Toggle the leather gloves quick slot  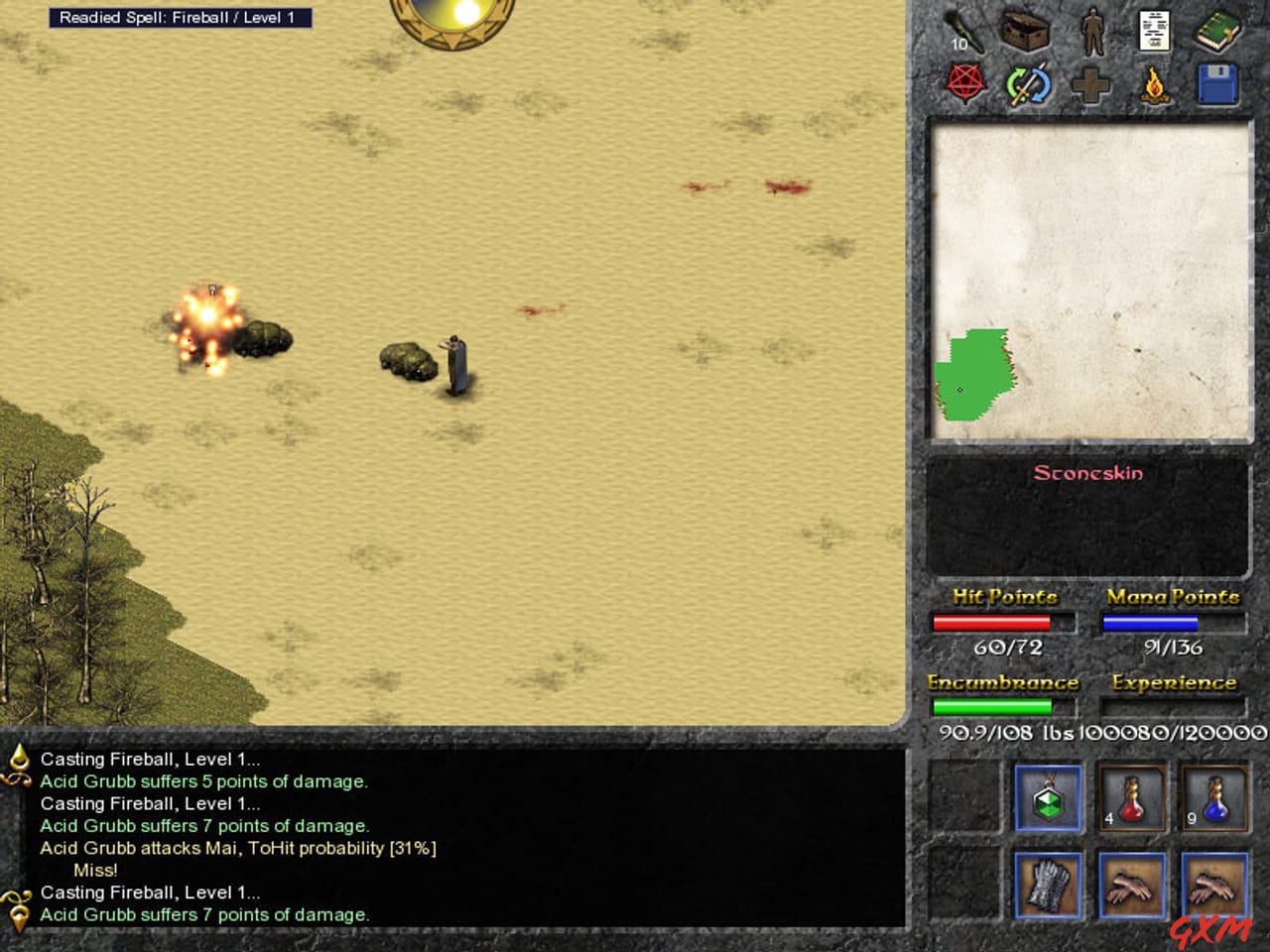(1132, 886)
